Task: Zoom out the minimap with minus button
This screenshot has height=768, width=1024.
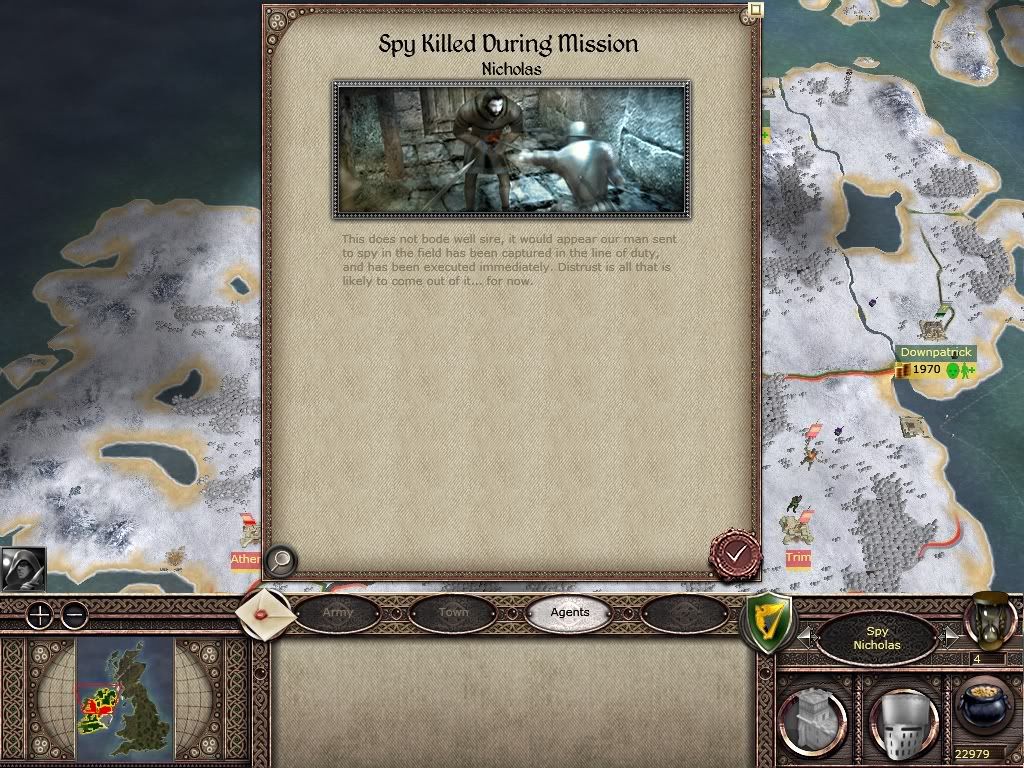Action: 74,615
